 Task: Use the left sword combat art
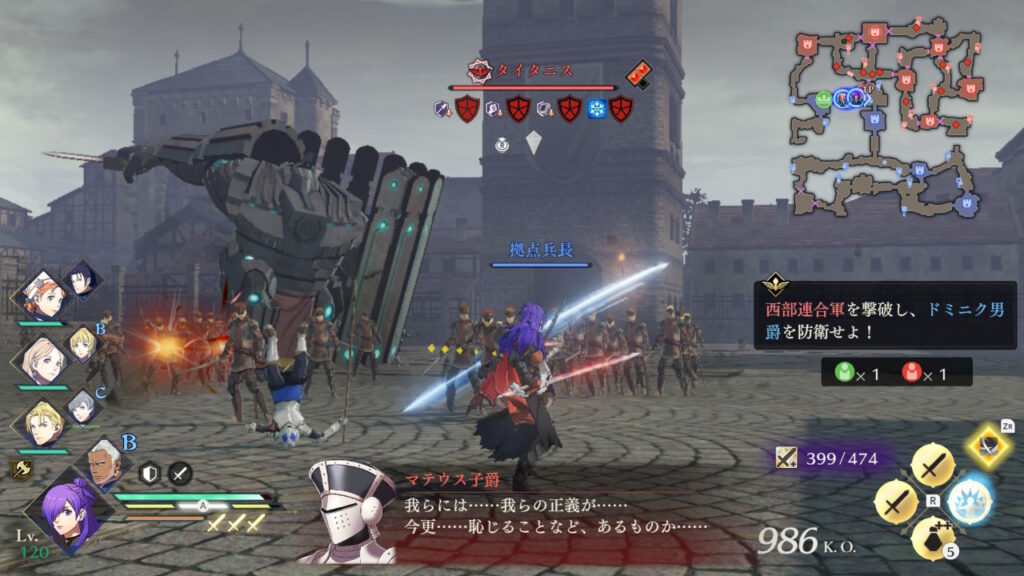[x=897, y=499]
